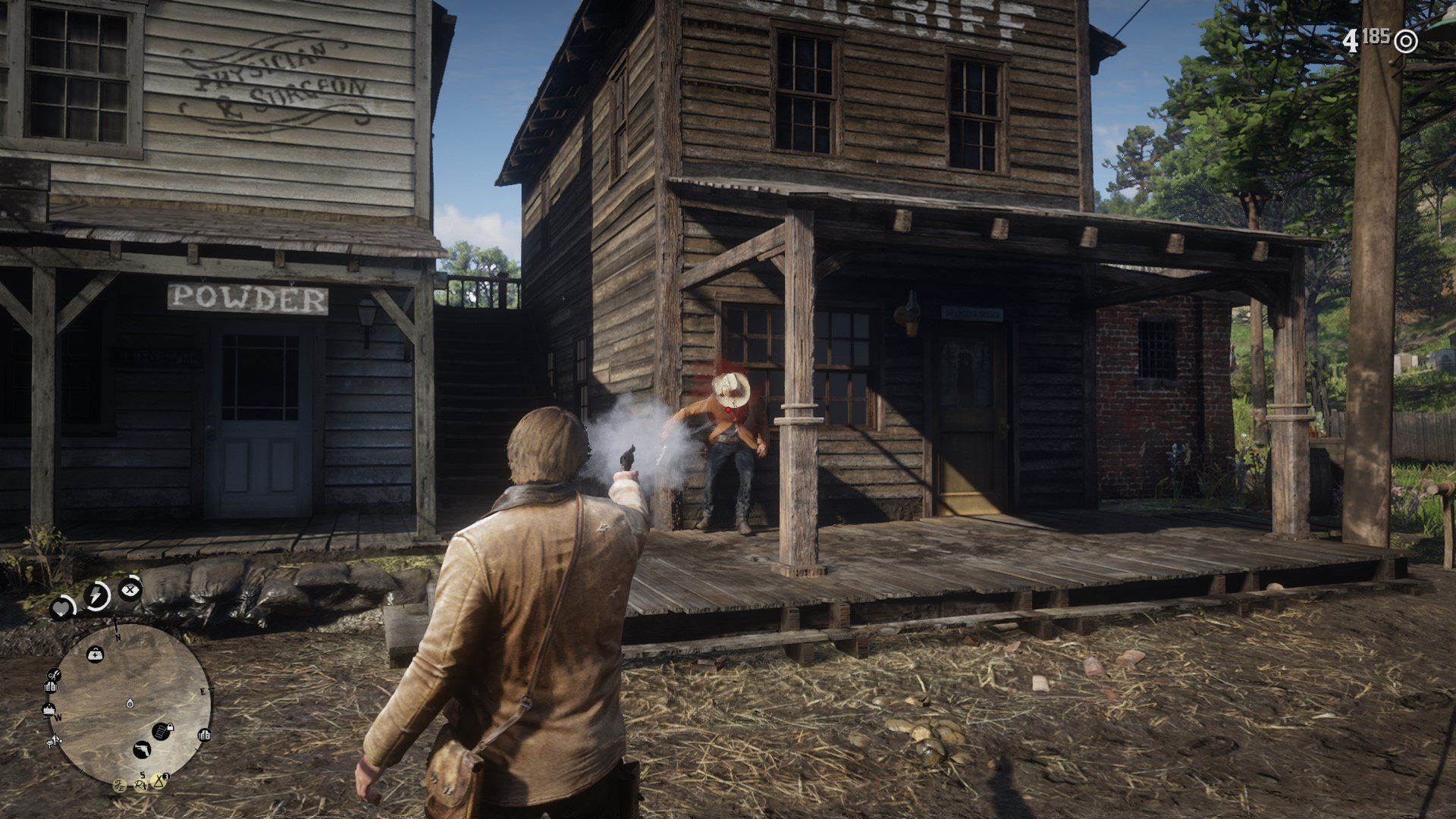Click the barber scissors map marker
The height and width of the screenshot is (819, 1456).
[53, 674]
